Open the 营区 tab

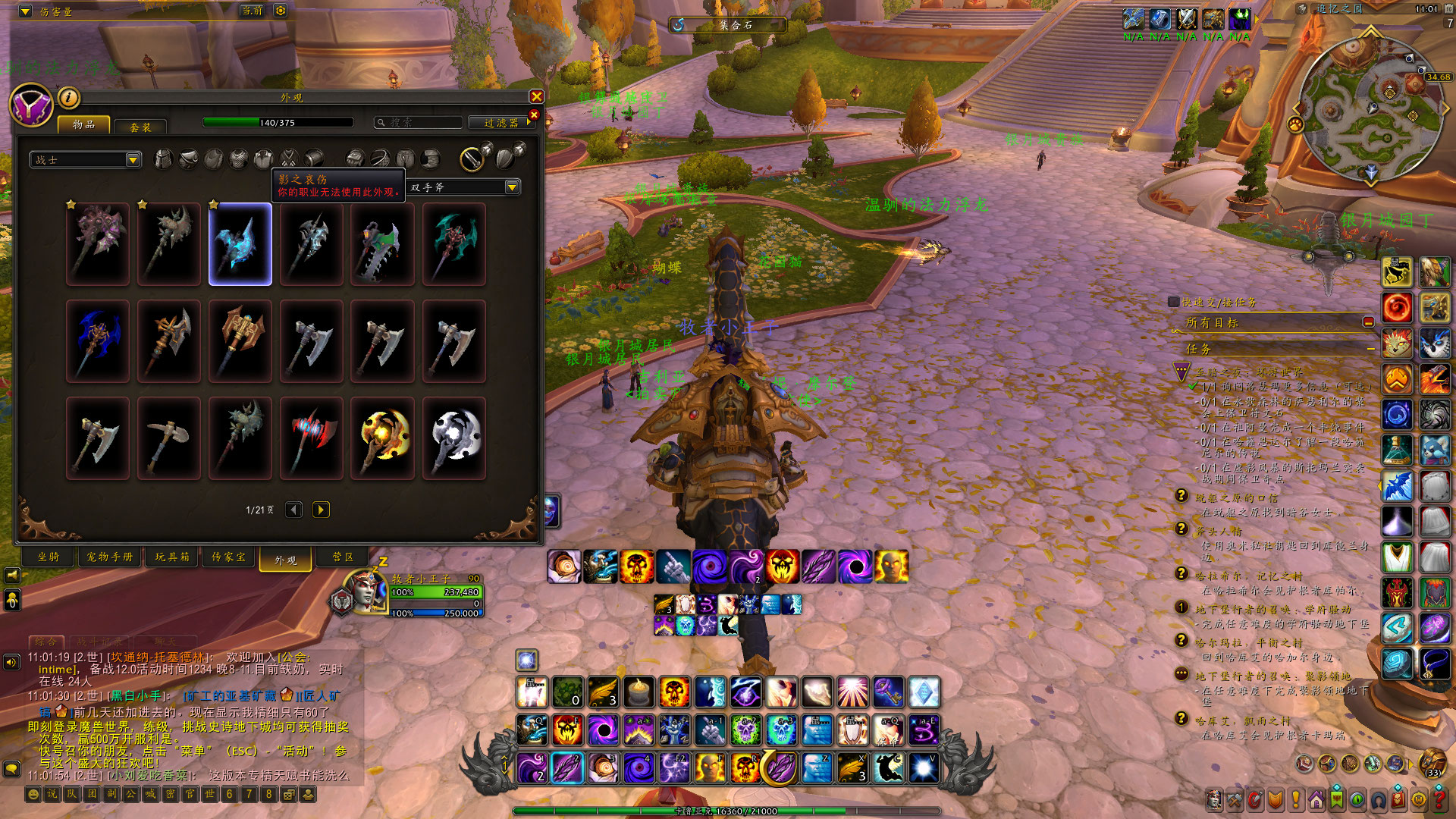[343, 557]
